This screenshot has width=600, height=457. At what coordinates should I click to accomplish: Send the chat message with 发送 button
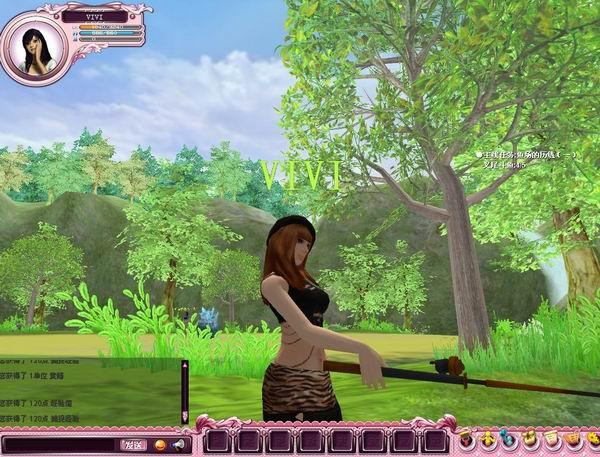pos(133,443)
